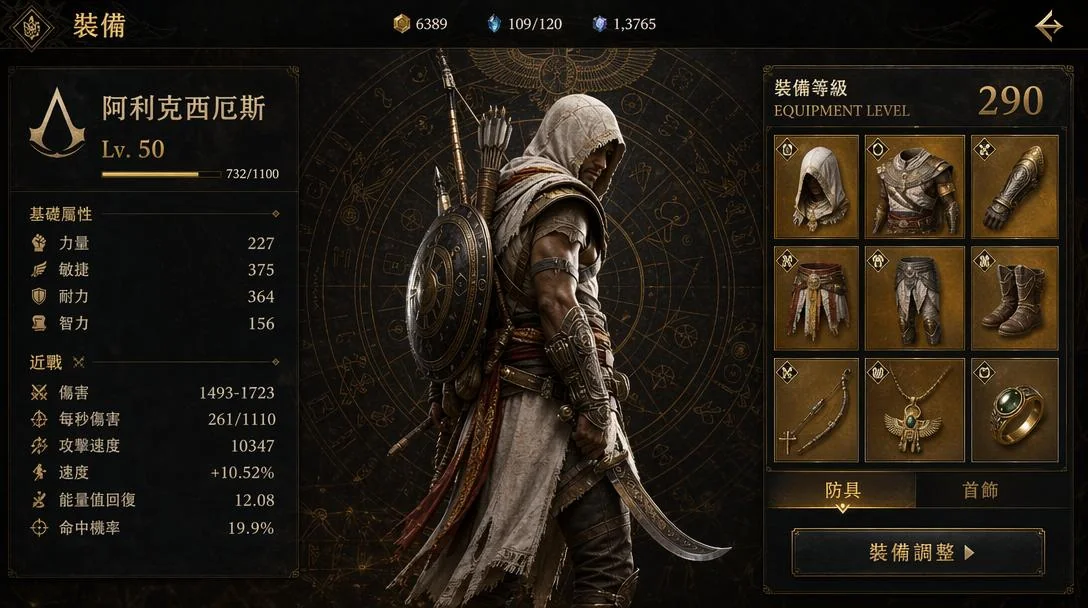Select the leg armor pants slot
Image resolution: width=1088 pixels, height=608 pixels.
(914, 298)
